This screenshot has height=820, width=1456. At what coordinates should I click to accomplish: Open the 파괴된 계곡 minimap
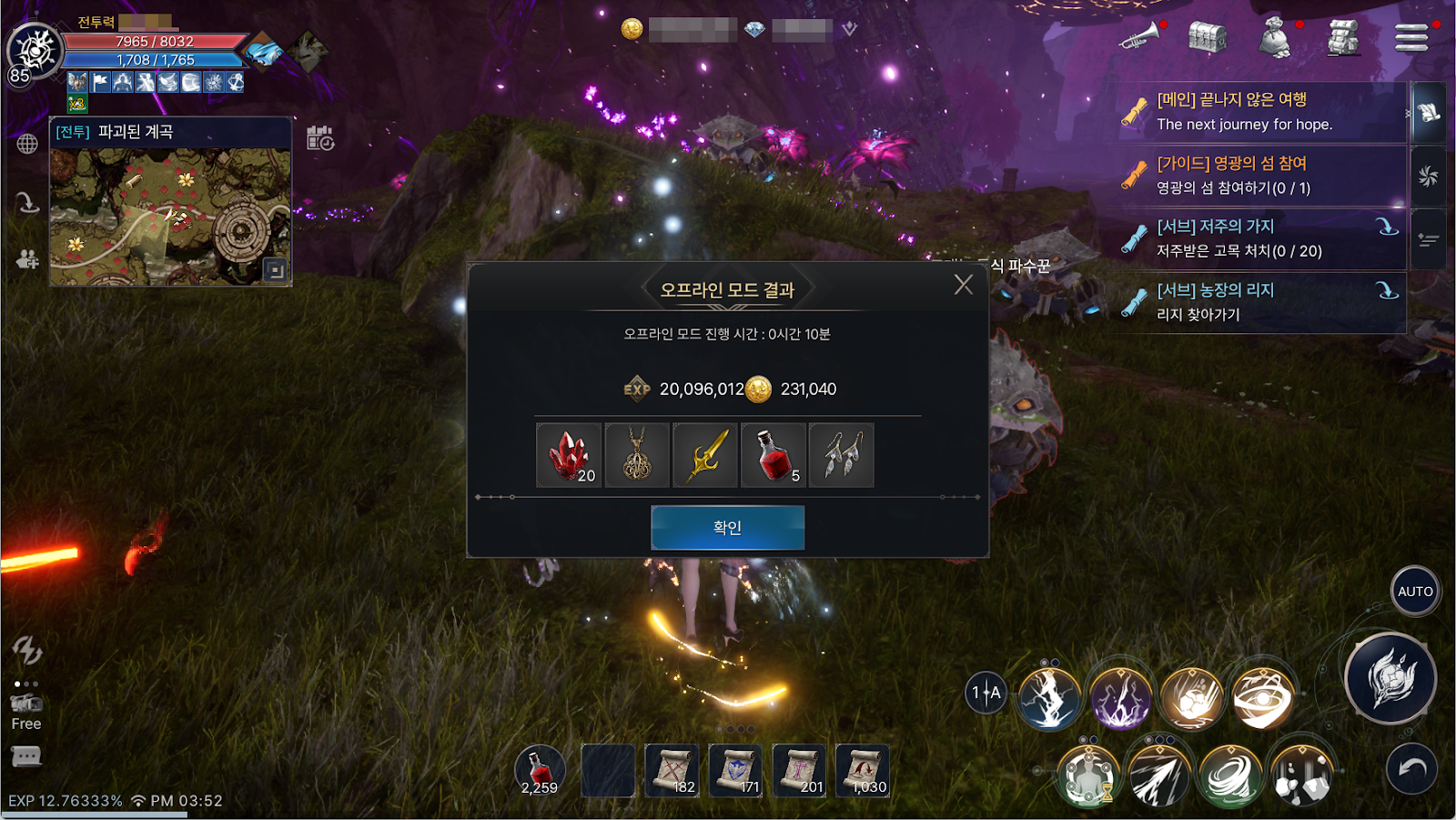tap(171, 217)
